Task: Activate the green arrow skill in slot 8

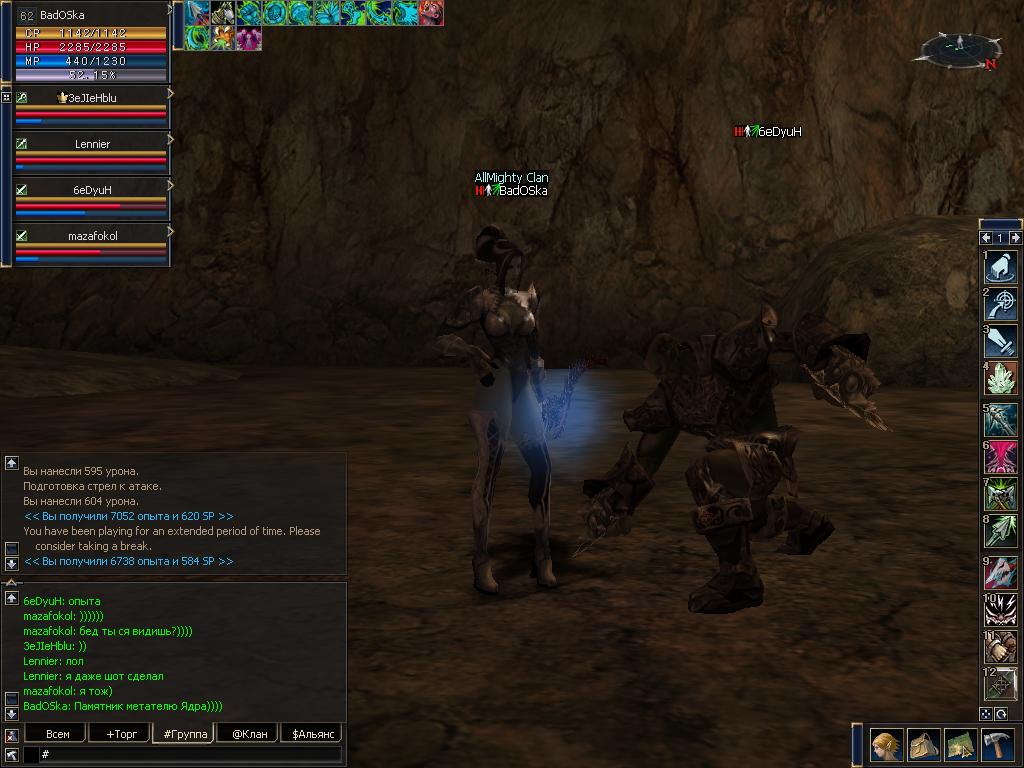Action: [1002, 532]
